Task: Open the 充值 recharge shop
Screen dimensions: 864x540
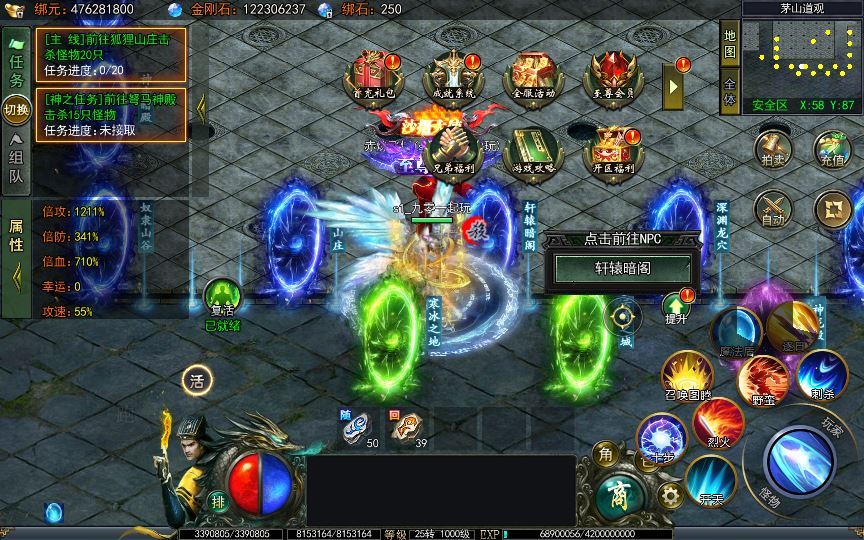Action: click(x=832, y=146)
